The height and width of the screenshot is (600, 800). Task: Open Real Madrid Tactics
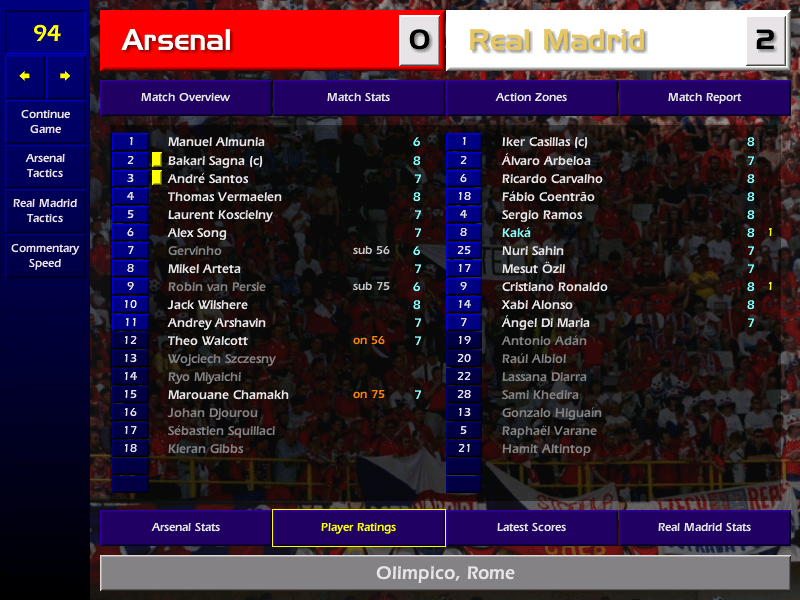[x=45, y=210]
